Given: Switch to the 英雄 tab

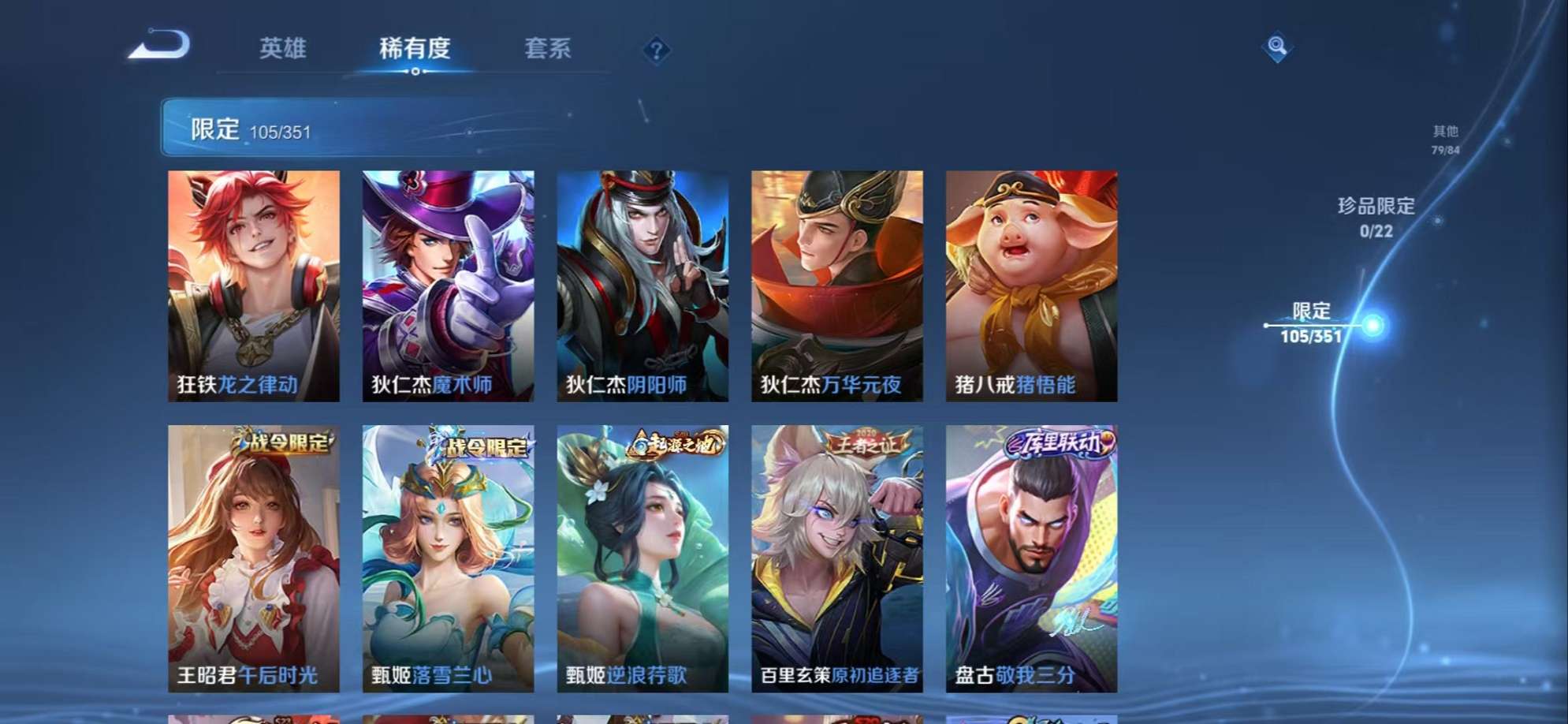Looking at the screenshot, I should [283, 49].
